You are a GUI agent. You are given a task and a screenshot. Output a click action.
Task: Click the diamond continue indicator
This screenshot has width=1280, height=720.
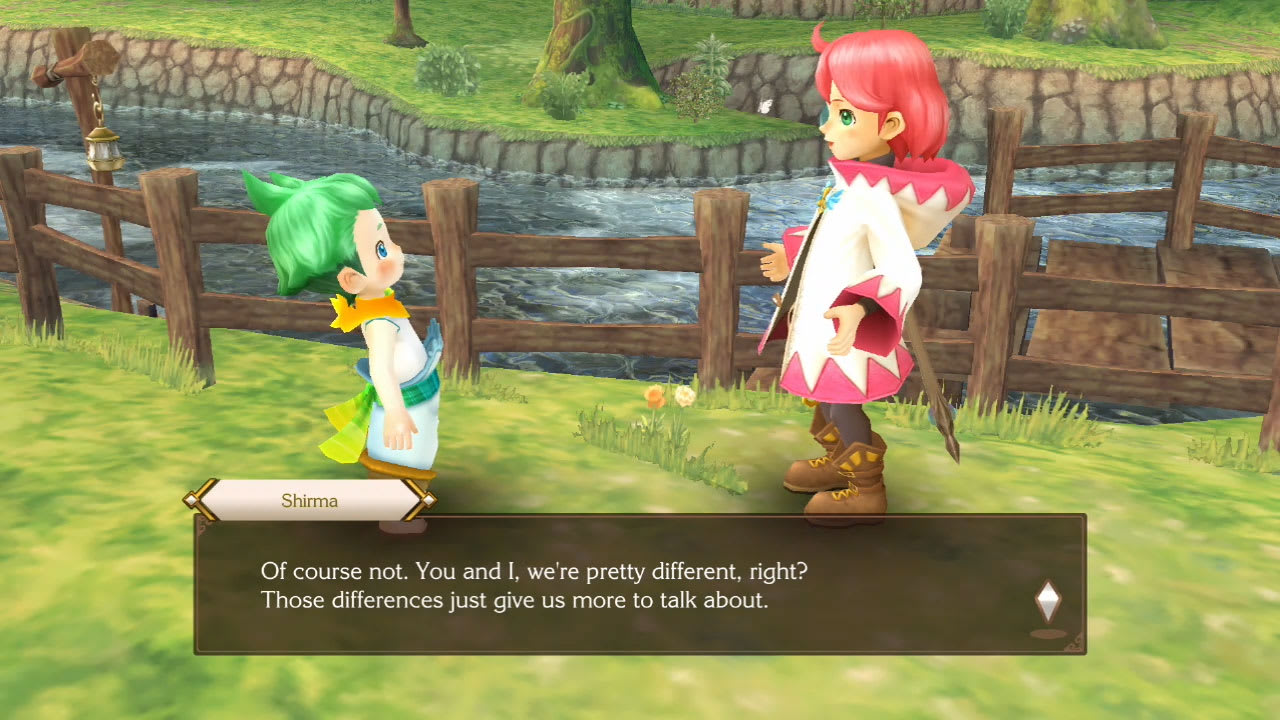(1047, 601)
